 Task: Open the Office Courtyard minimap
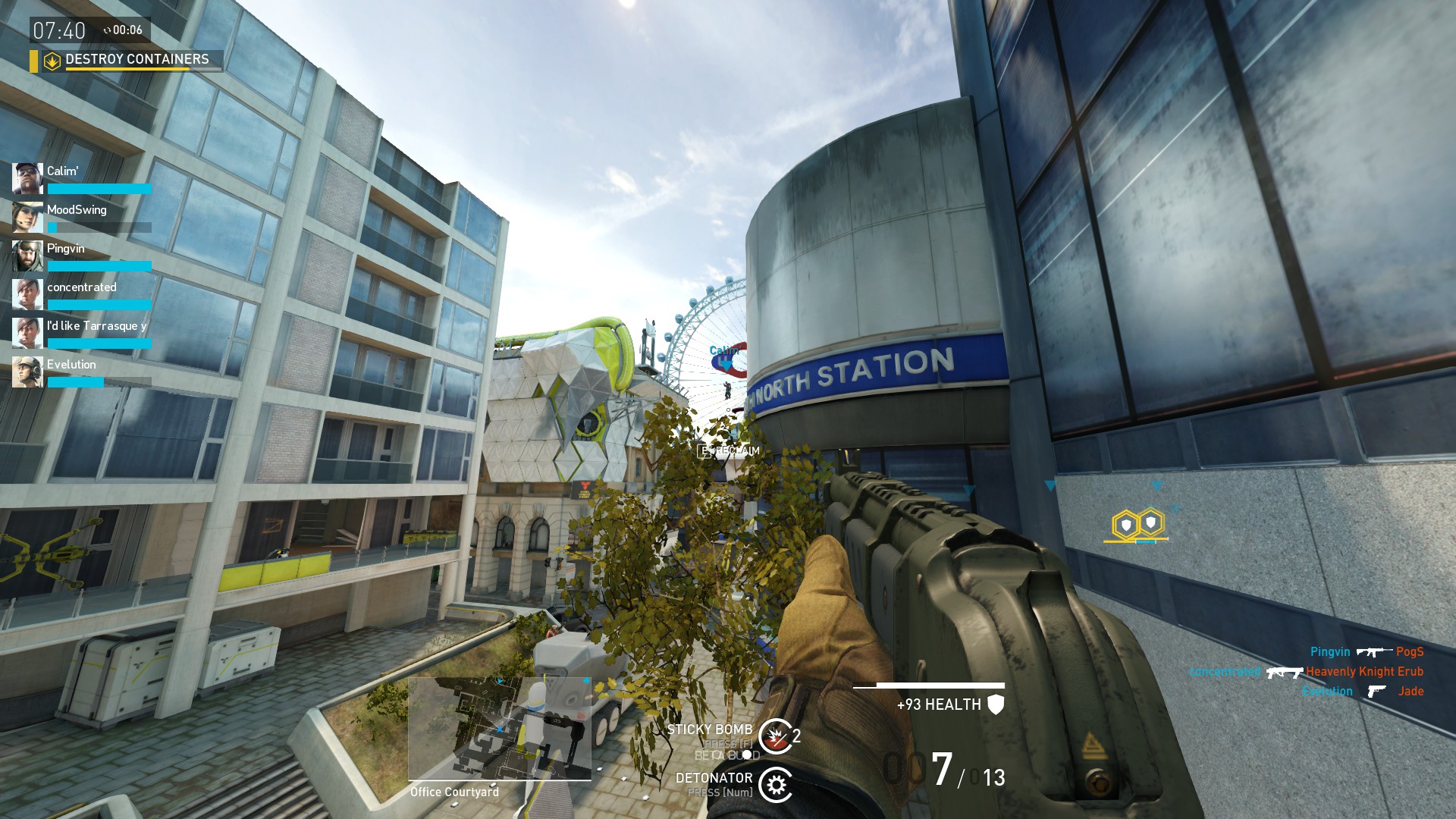coord(500,729)
